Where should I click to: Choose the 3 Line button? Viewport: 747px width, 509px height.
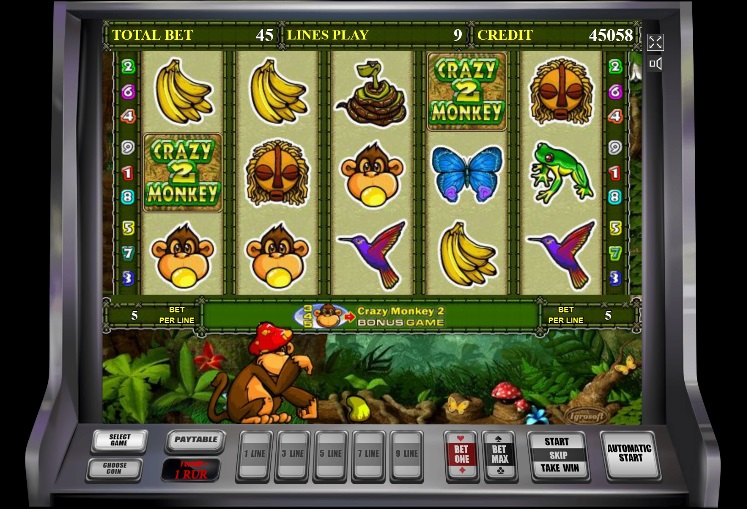293,455
